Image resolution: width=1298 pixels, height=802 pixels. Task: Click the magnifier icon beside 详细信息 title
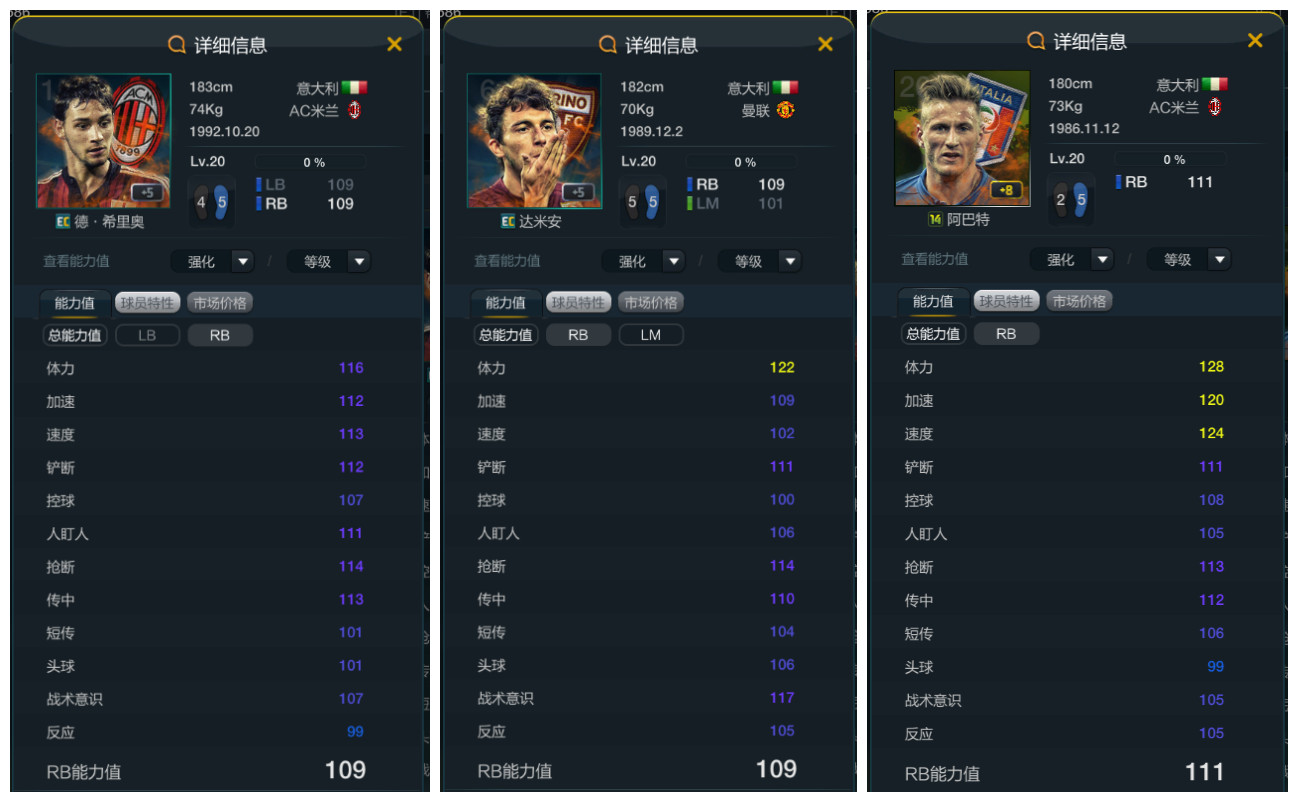175,44
